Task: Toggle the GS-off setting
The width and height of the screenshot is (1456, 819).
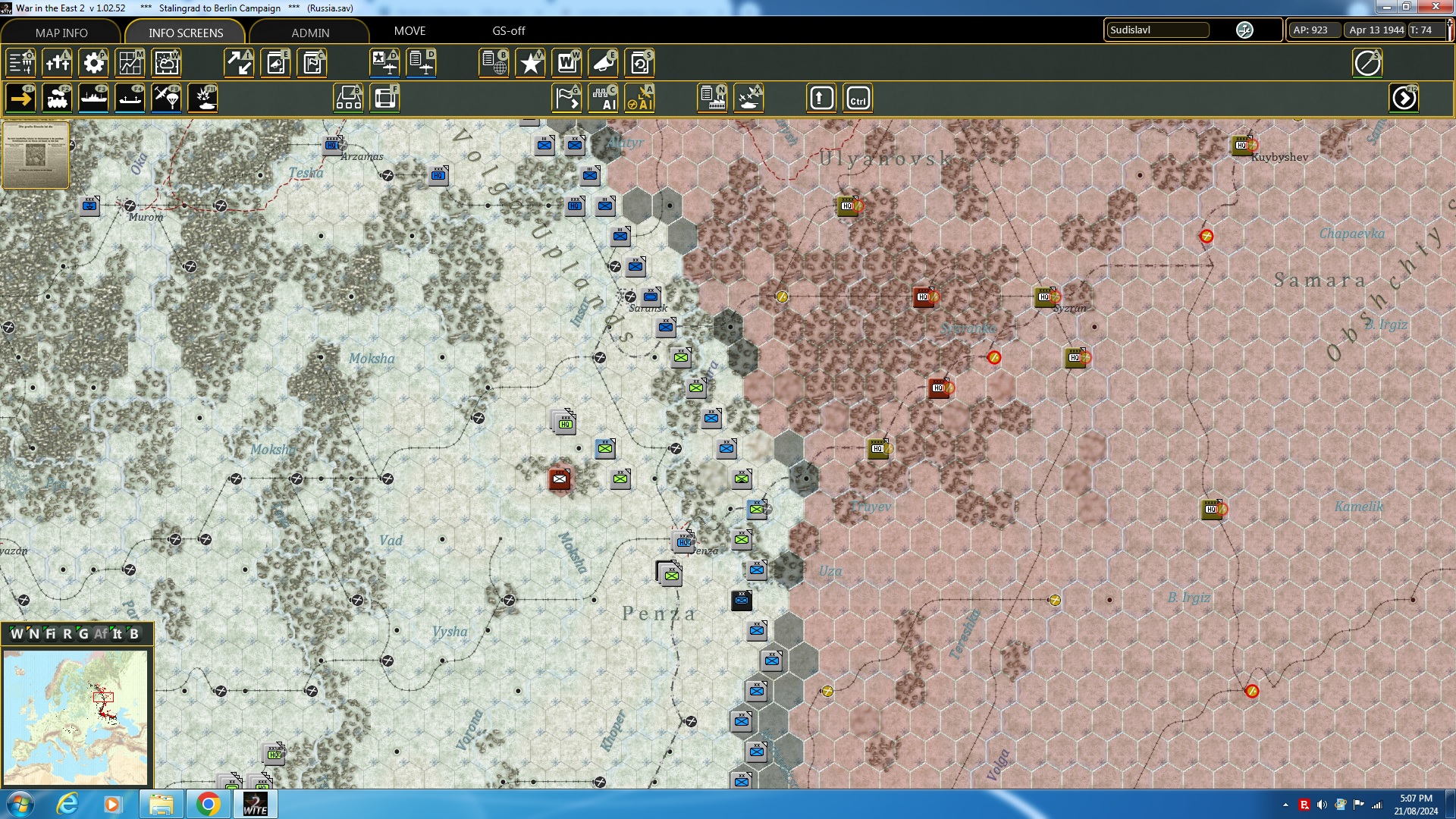Action: point(508,31)
